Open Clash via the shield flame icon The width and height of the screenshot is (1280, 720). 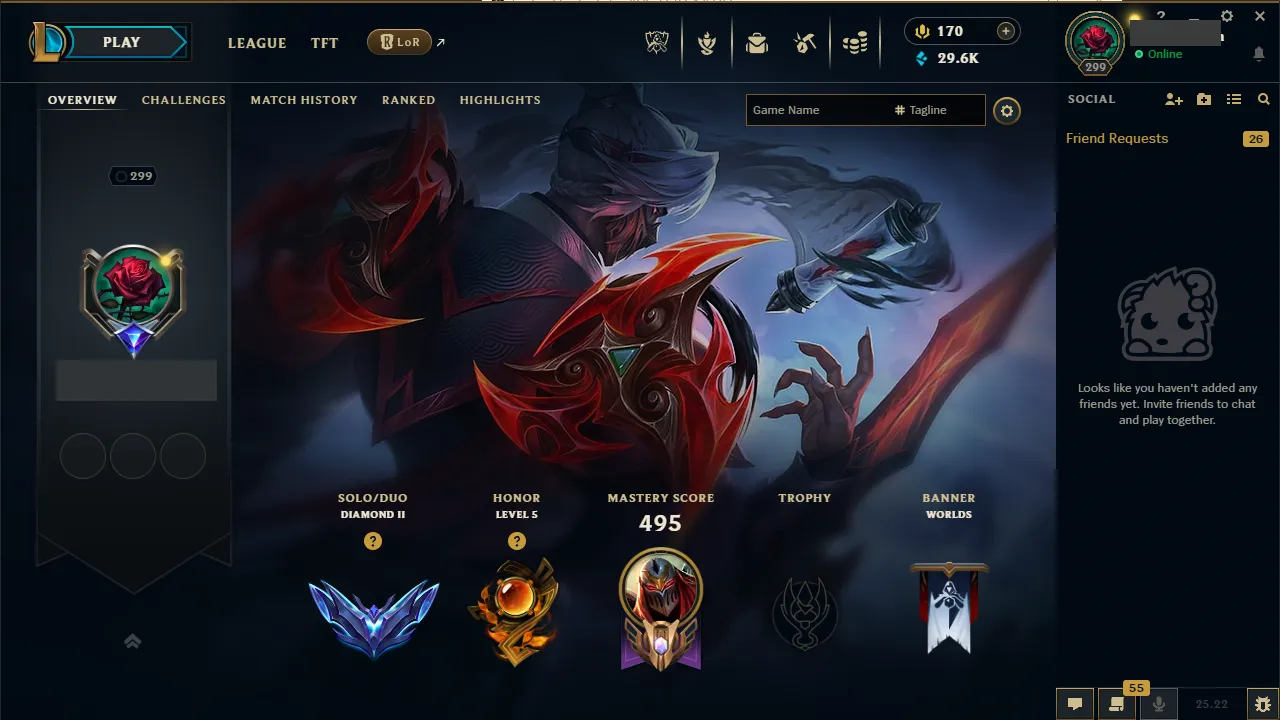[707, 42]
